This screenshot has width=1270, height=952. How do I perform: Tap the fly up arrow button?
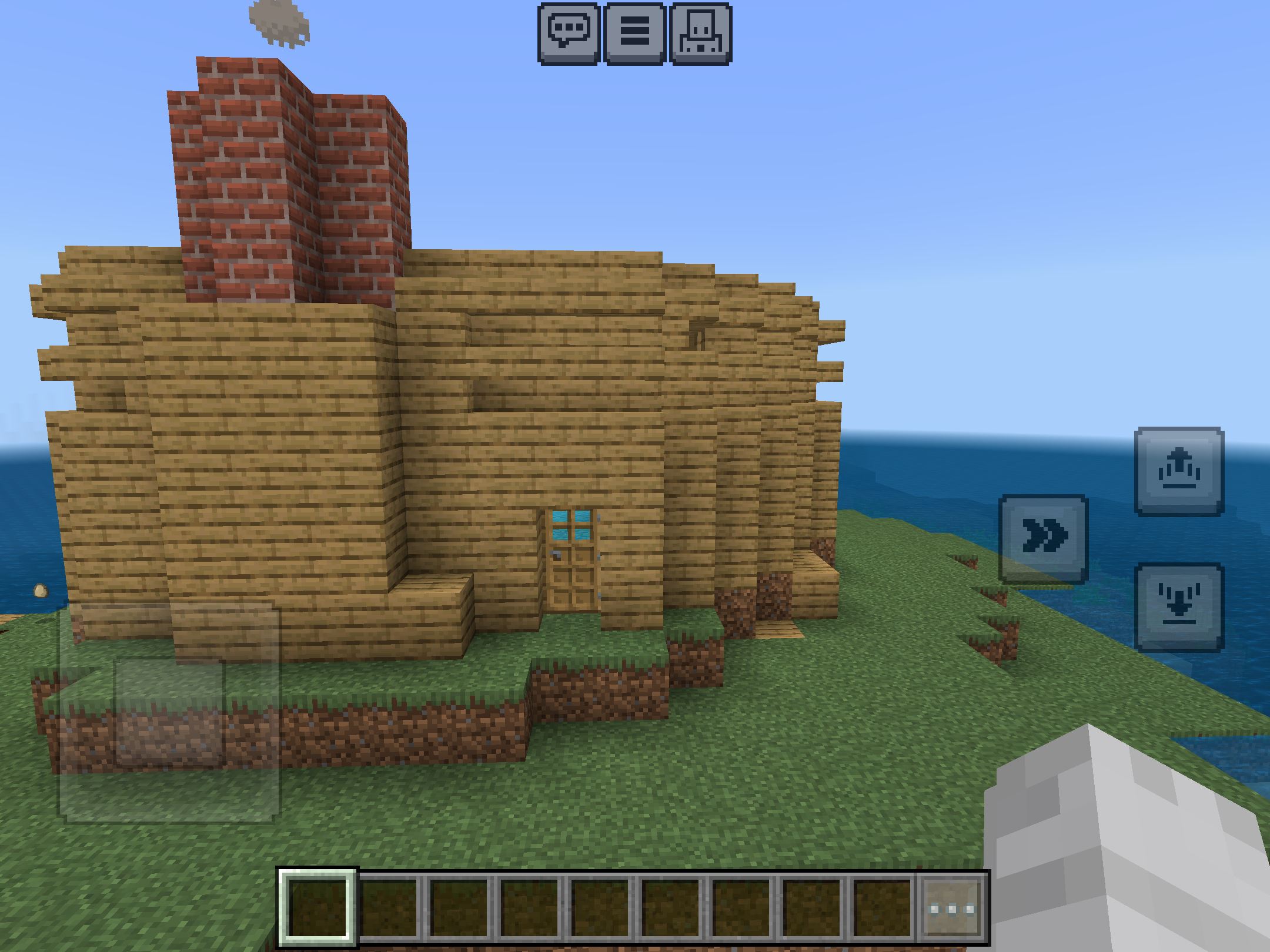(x=1179, y=471)
